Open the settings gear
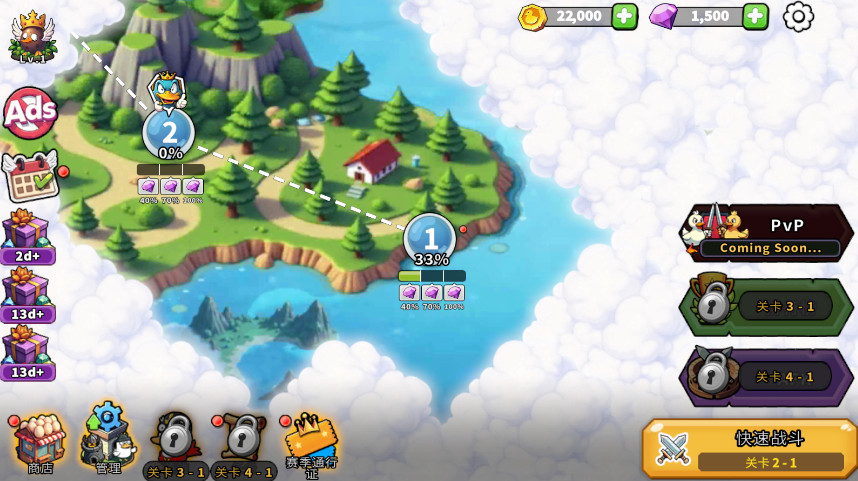Image resolution: width=858 pixels, height=481 pixels. (798, 16)
